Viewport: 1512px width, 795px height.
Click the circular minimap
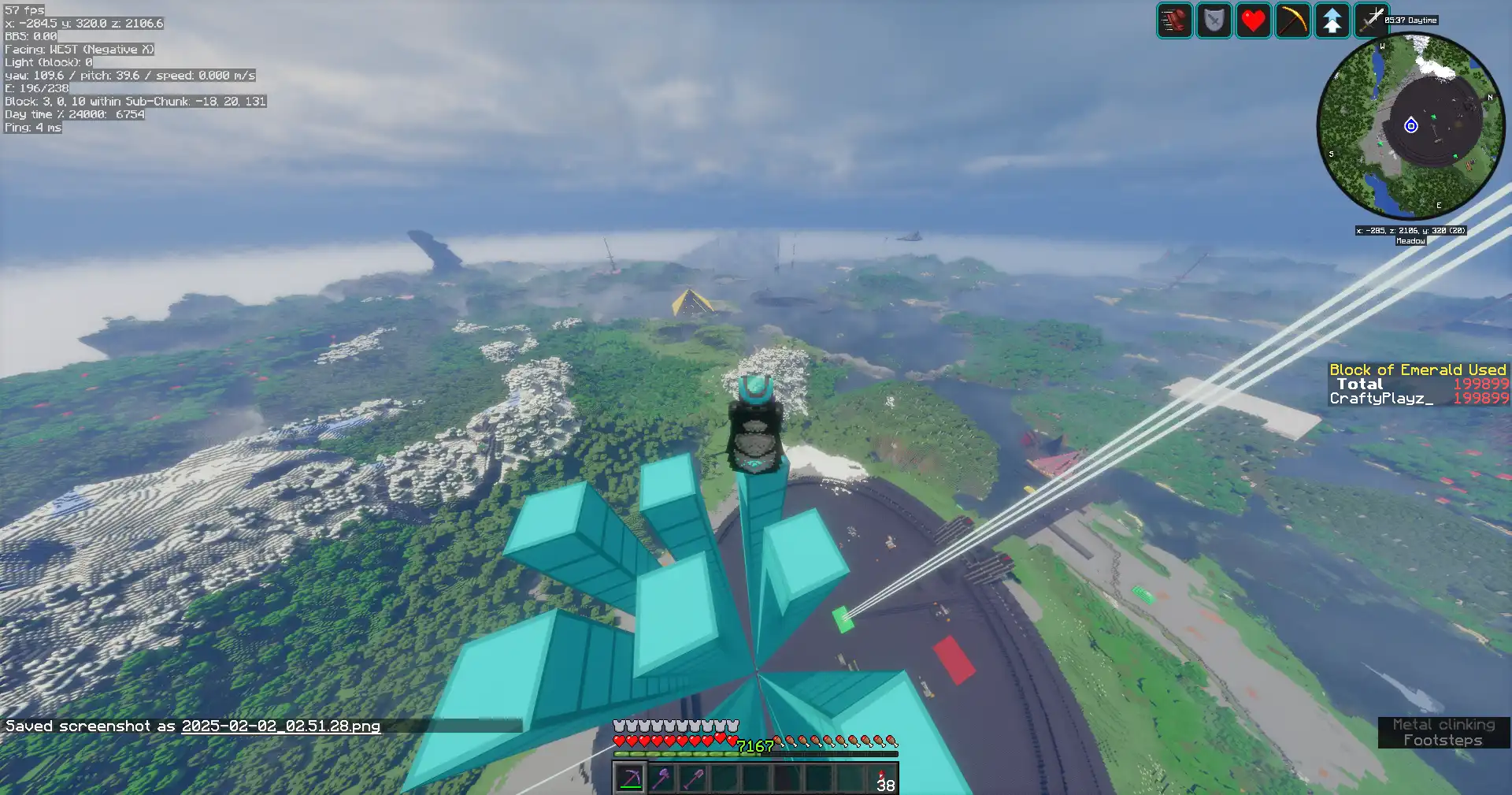coord(1411,126)
